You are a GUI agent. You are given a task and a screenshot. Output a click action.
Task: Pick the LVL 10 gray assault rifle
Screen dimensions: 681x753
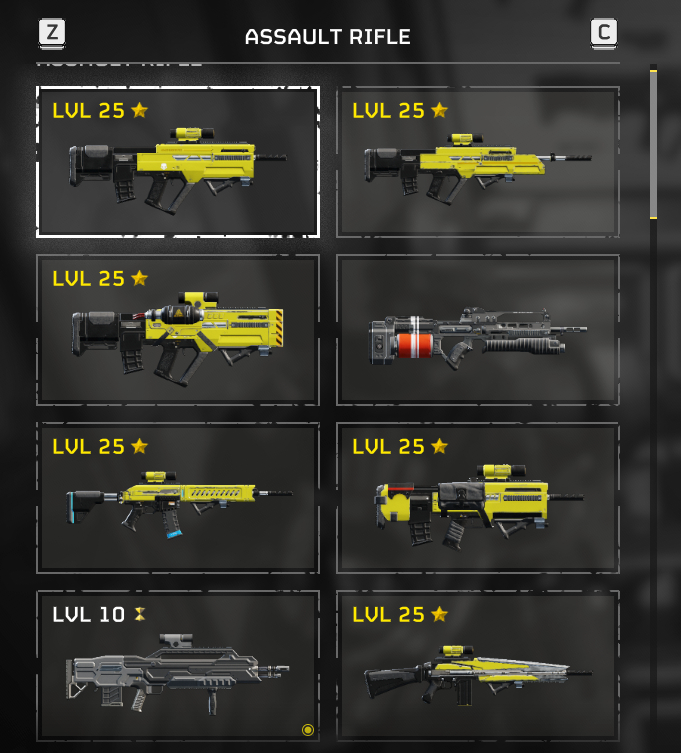(x=178, y=666)
